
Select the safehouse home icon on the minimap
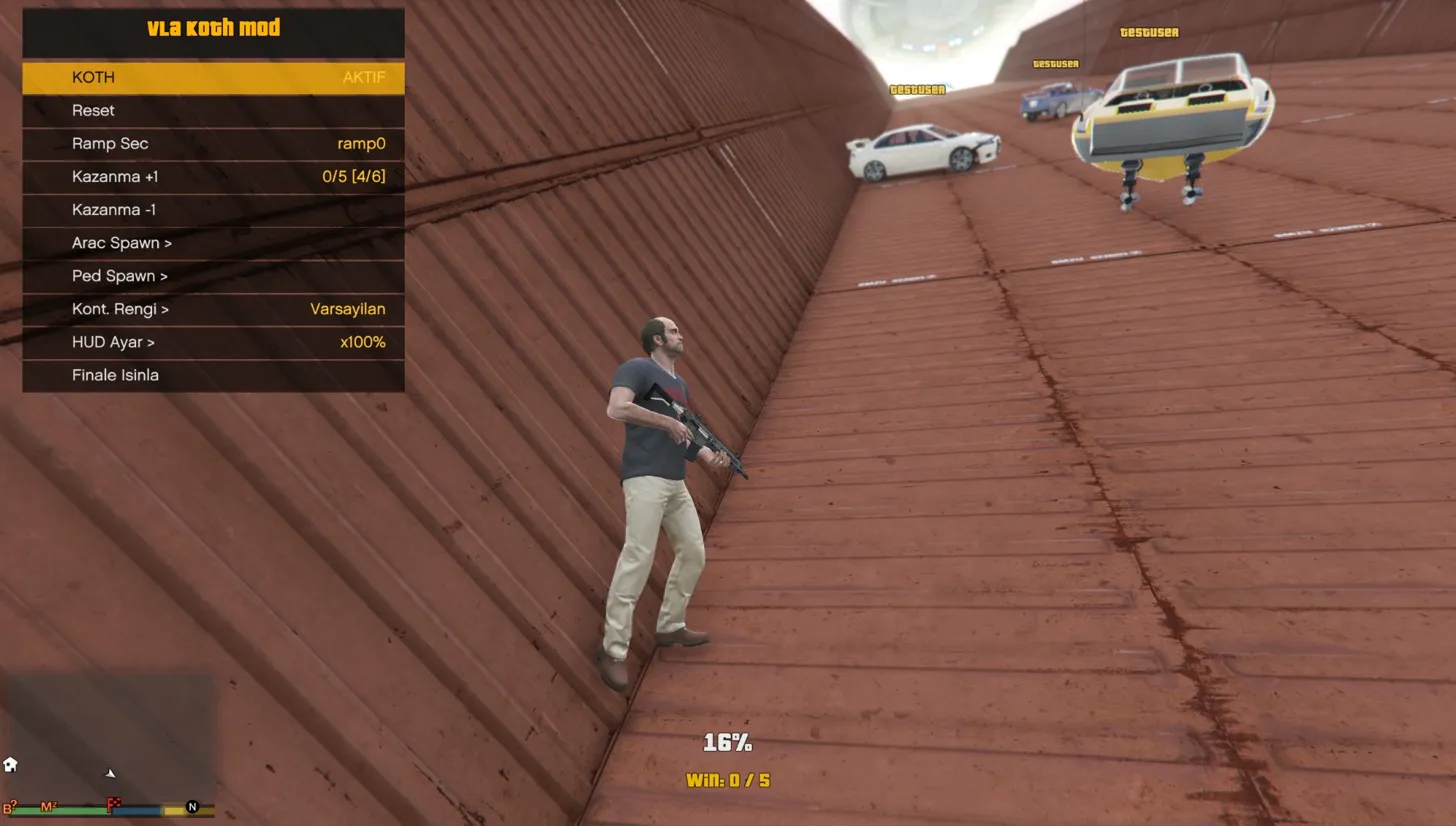[x=10, y=764]
